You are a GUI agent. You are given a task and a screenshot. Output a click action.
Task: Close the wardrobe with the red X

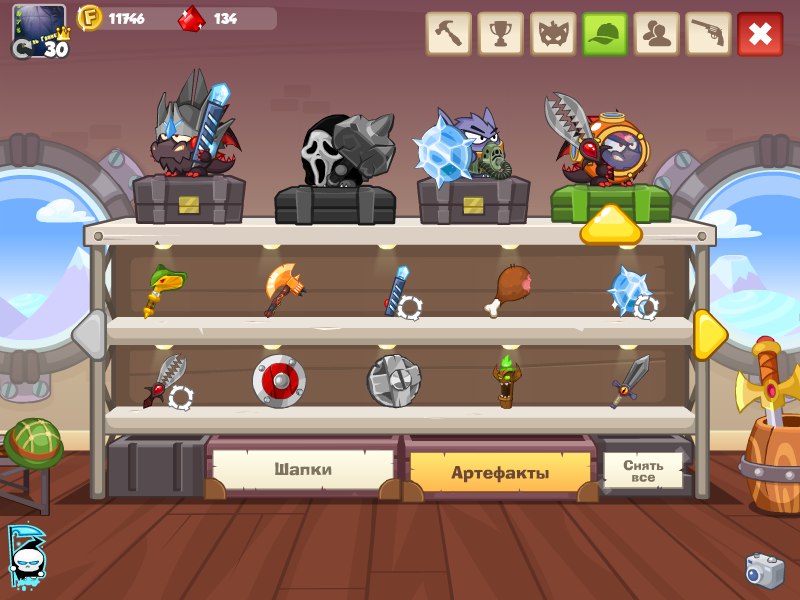[x=760, y=34]
